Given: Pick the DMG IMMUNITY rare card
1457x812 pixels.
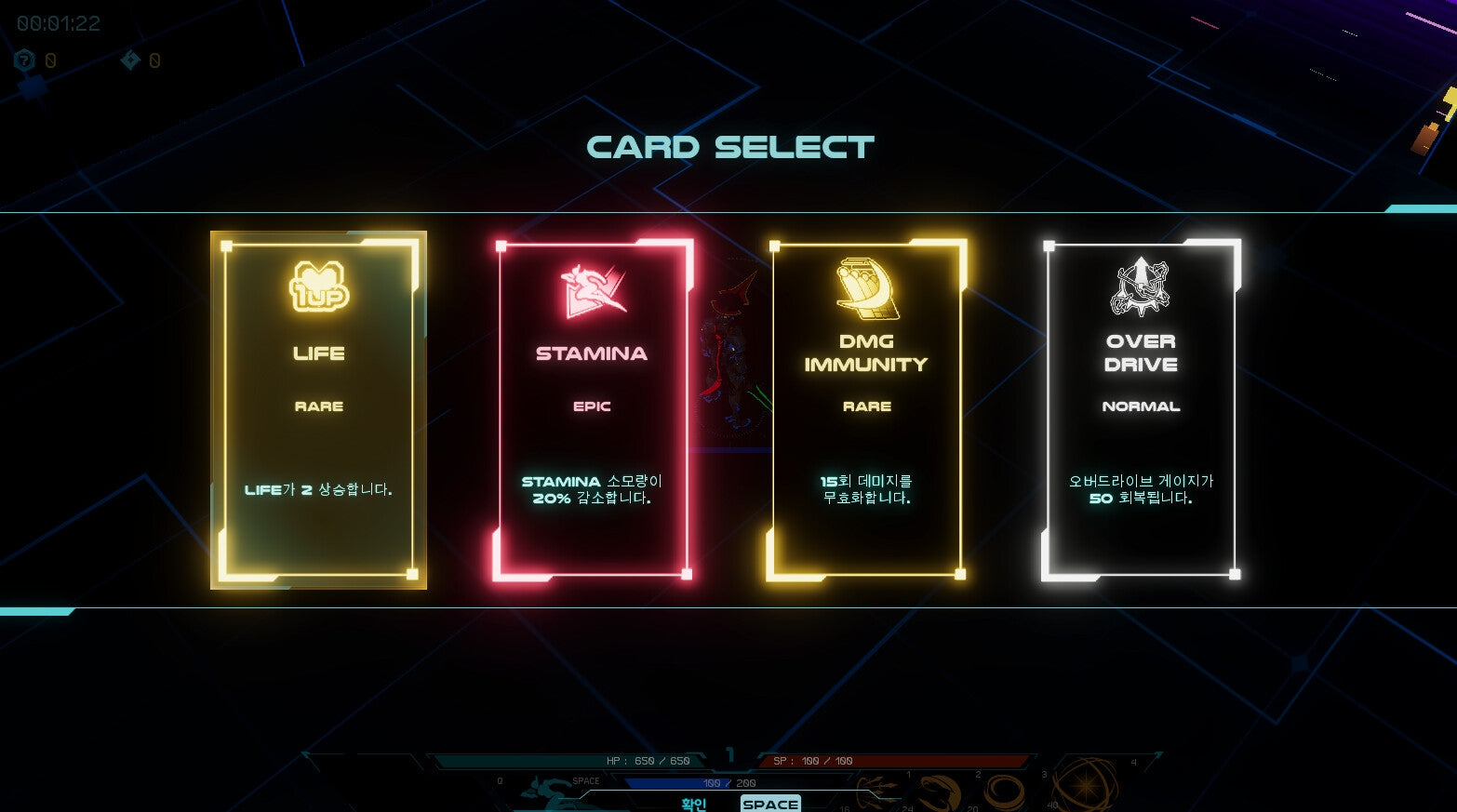Looking at the screenshot, I should click(866, 409).
